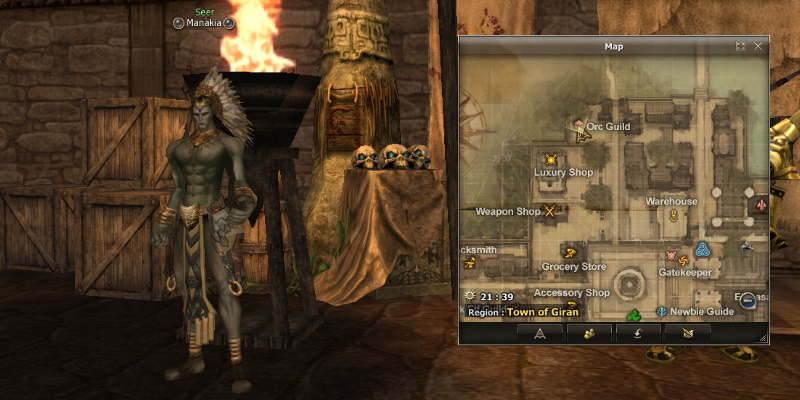The image size is (800, 400).
Task: Click the Luxury Shop marker on map
Action: (550, 159)
